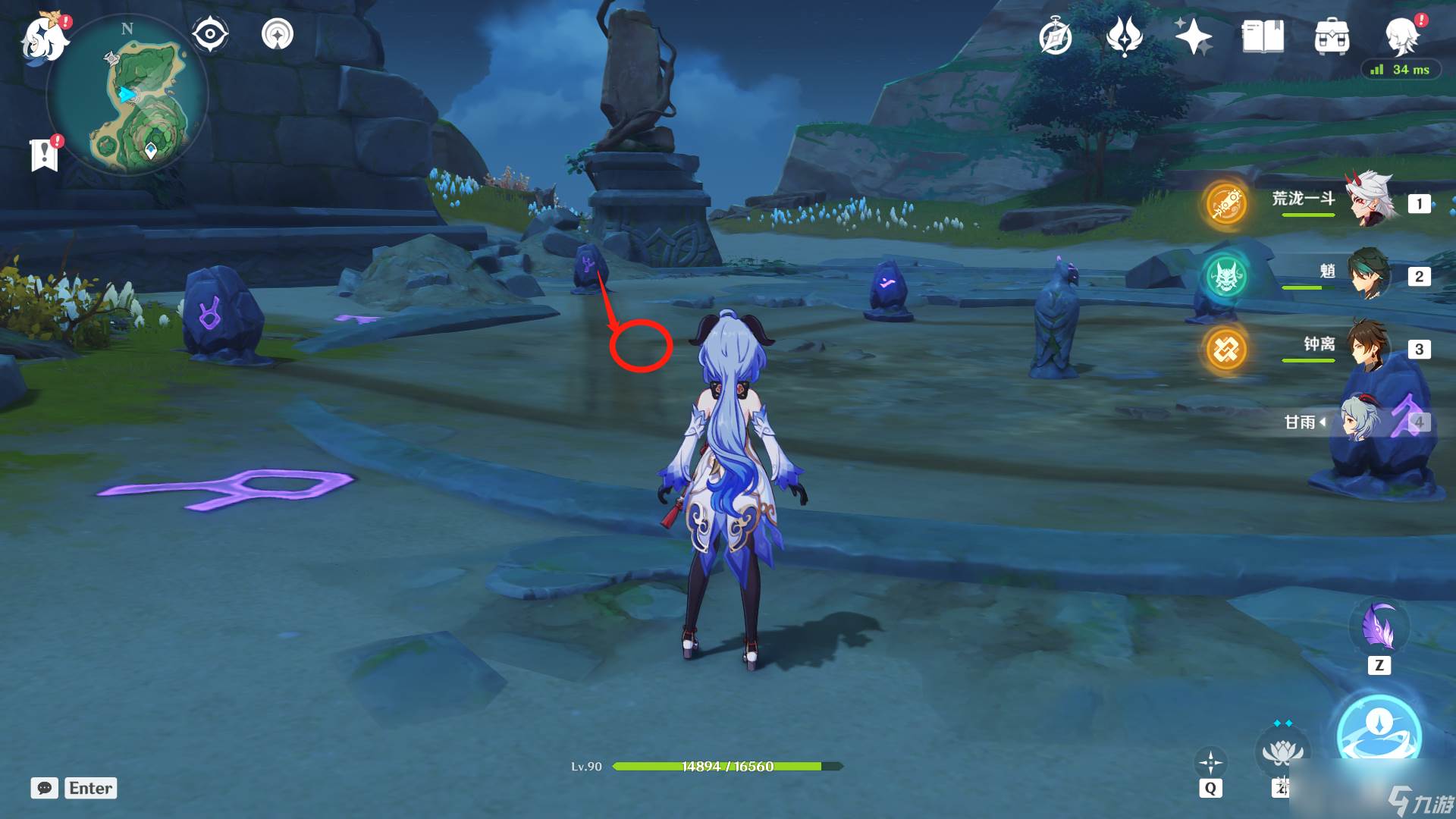The height and width of the screenshot is (819, 1456).
Task: Switch to party member 荒泷一斗
Action: coord(1370,201)
